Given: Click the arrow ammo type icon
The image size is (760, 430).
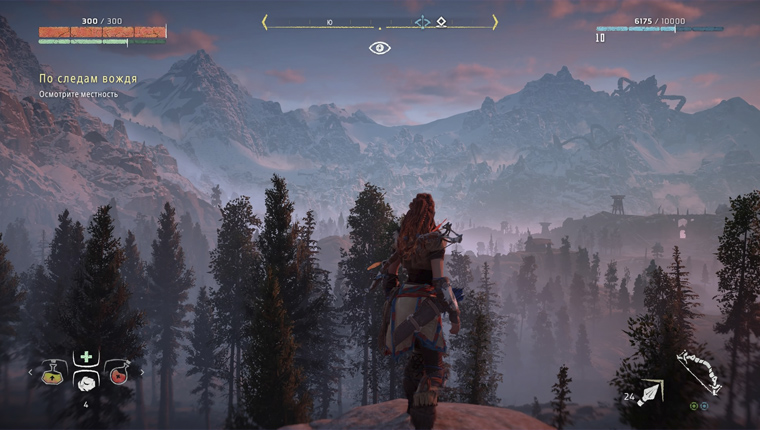Looking at the screenshot, I should (x=650, y=393).
